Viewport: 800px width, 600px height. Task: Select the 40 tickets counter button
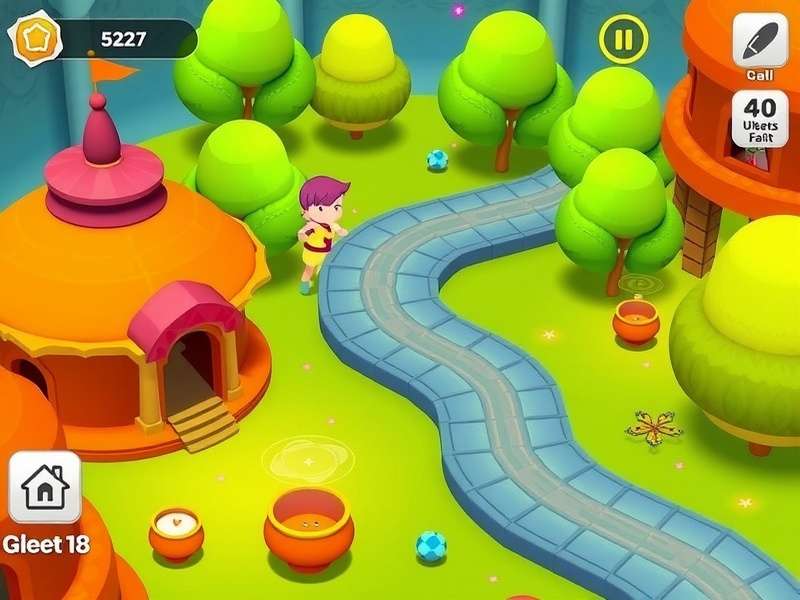point(760,119)
